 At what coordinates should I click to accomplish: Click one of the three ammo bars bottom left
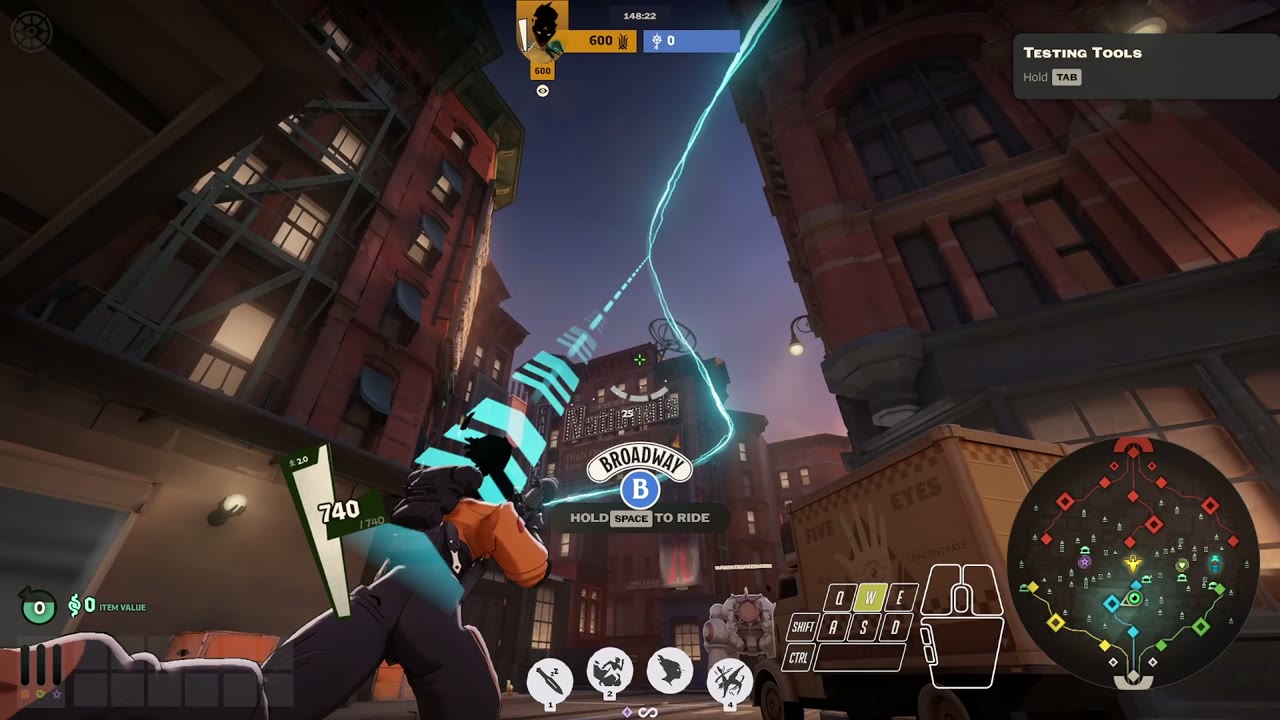(x=40, y=665)
